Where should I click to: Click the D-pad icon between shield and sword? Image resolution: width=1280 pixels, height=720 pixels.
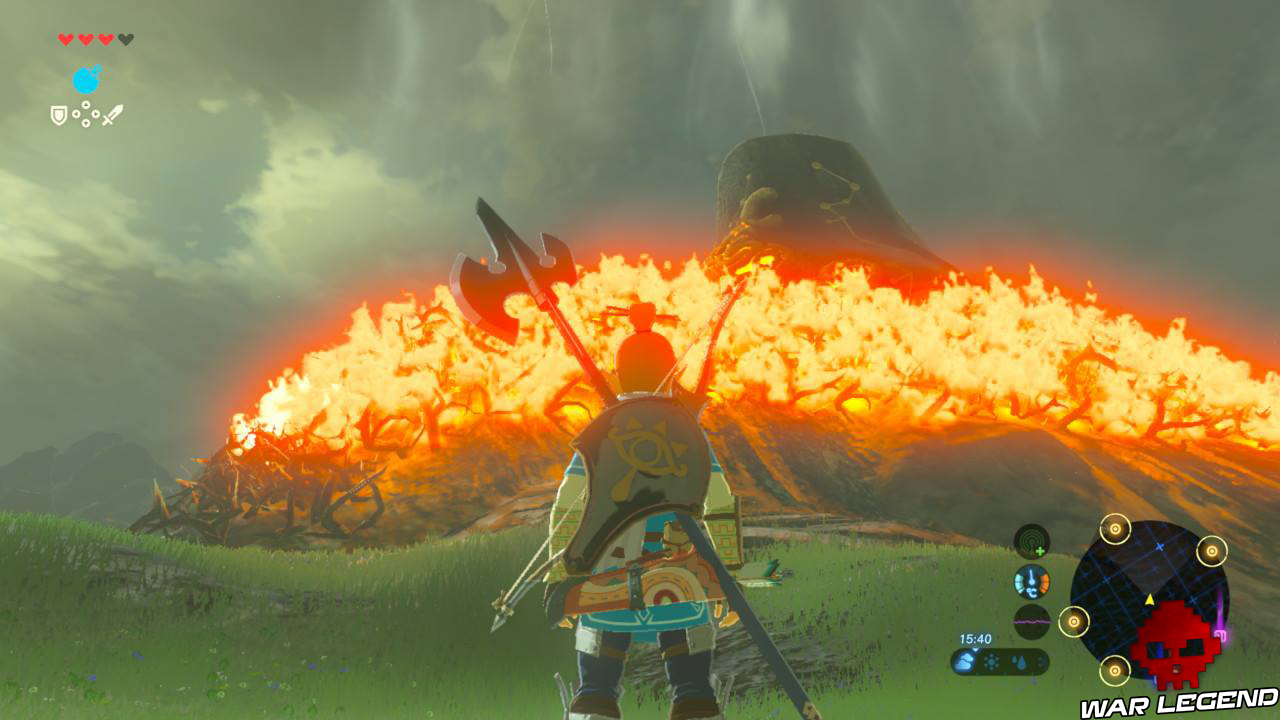click(86, 114)
